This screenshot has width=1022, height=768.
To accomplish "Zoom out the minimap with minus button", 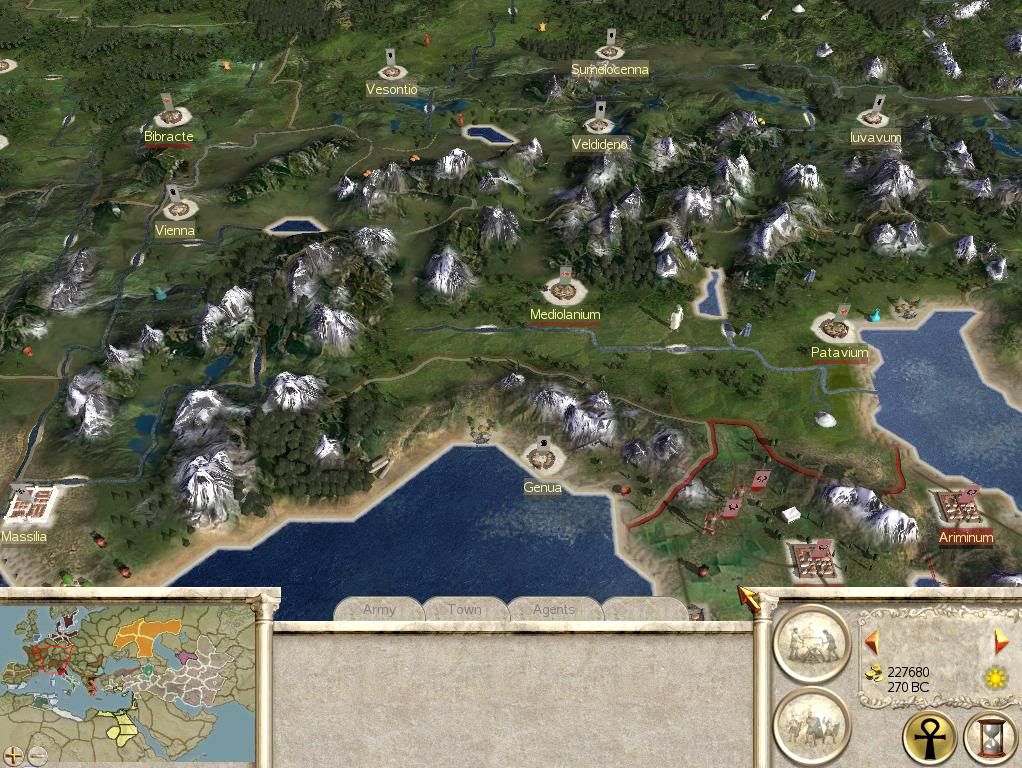I will click(x=36, y=755).
